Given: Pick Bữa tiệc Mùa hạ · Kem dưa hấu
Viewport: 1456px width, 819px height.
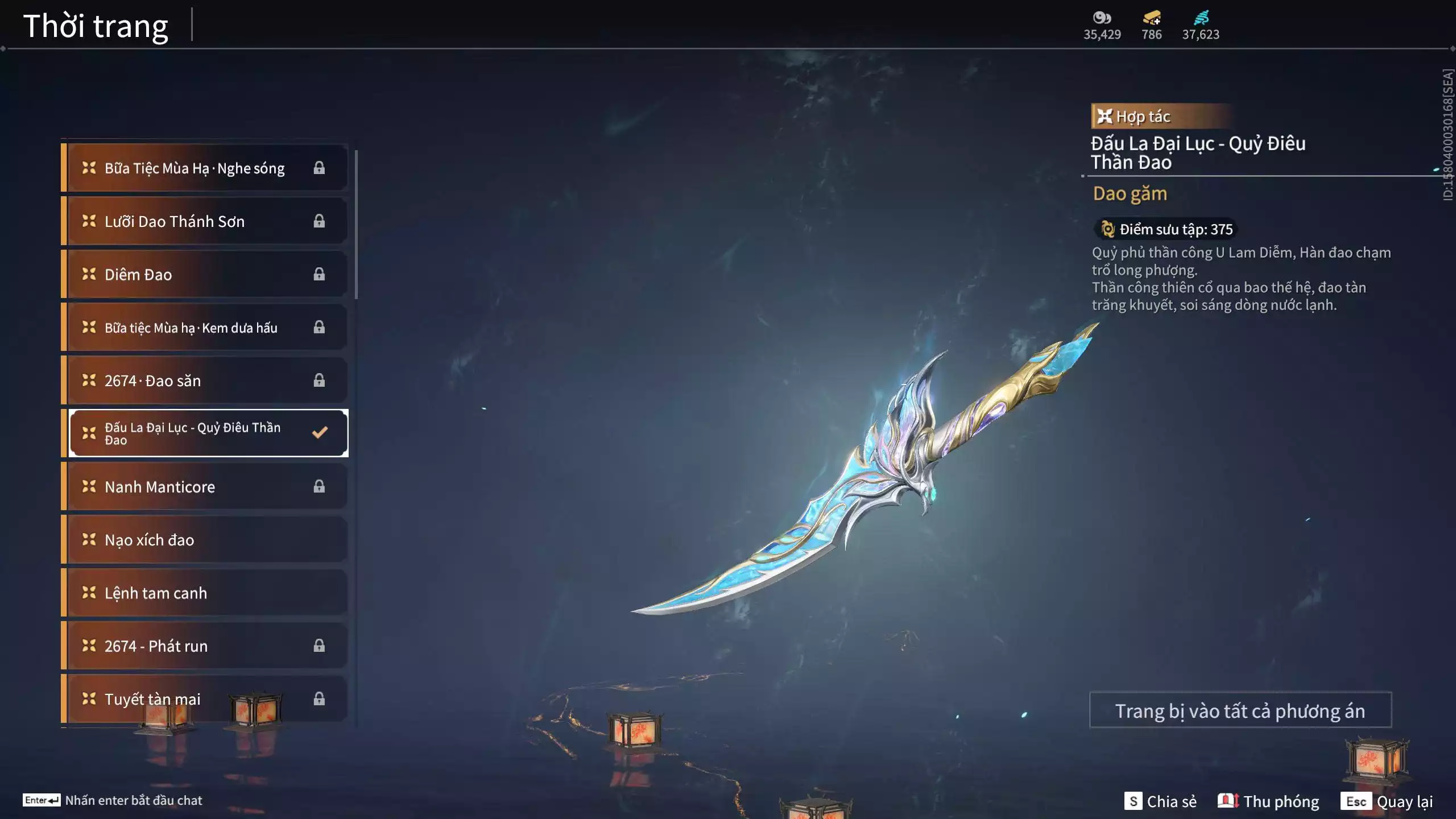Looking at the screenshot, I should tap(205, 328).
